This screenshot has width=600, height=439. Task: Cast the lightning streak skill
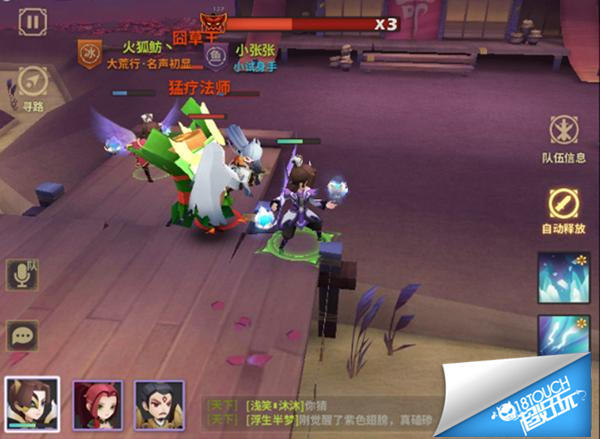coord(562,335)
